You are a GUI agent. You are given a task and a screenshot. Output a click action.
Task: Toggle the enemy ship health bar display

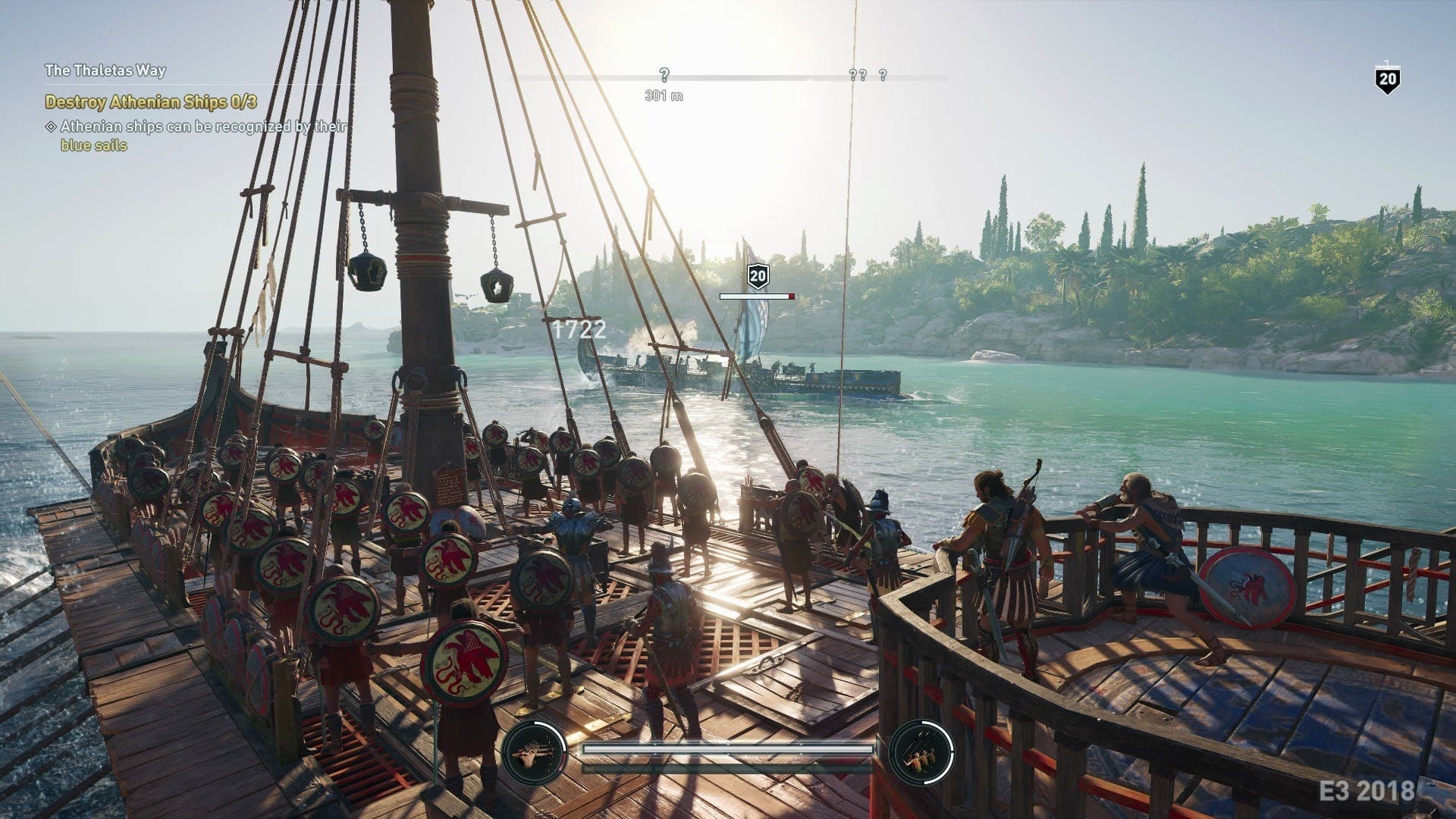click(758, 297)
